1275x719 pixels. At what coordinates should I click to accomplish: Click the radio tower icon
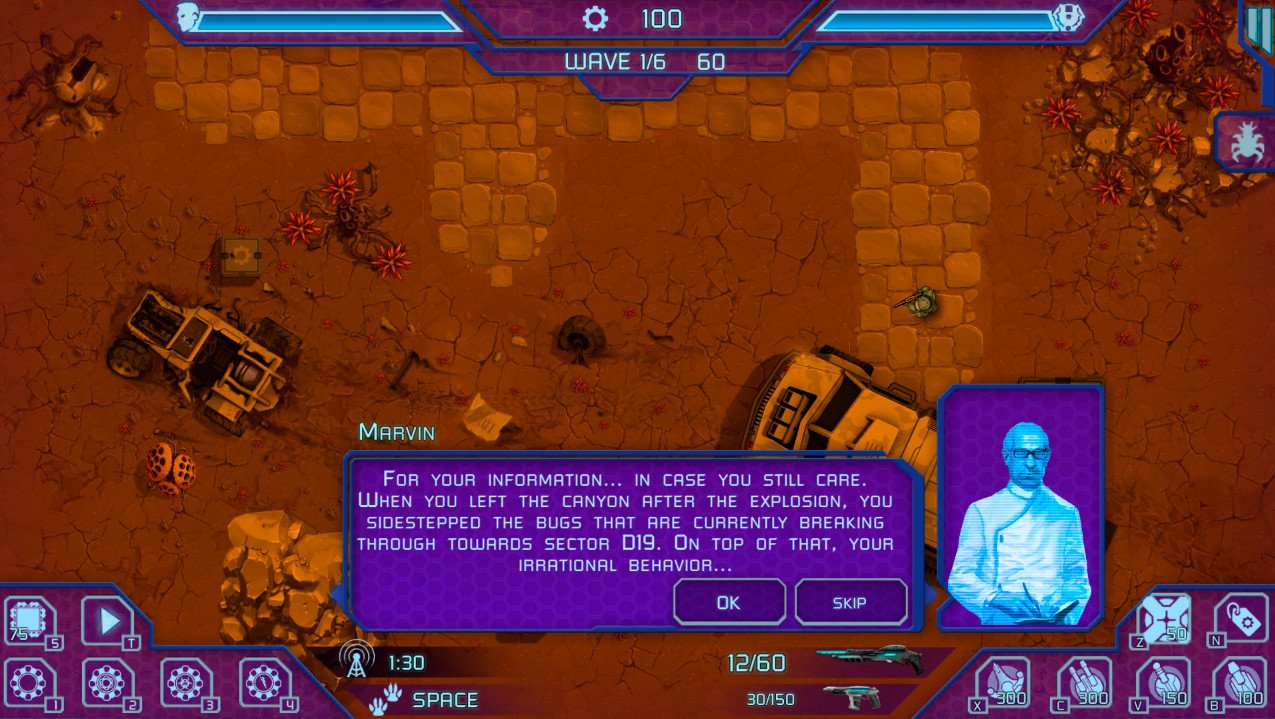coord(353,661)
